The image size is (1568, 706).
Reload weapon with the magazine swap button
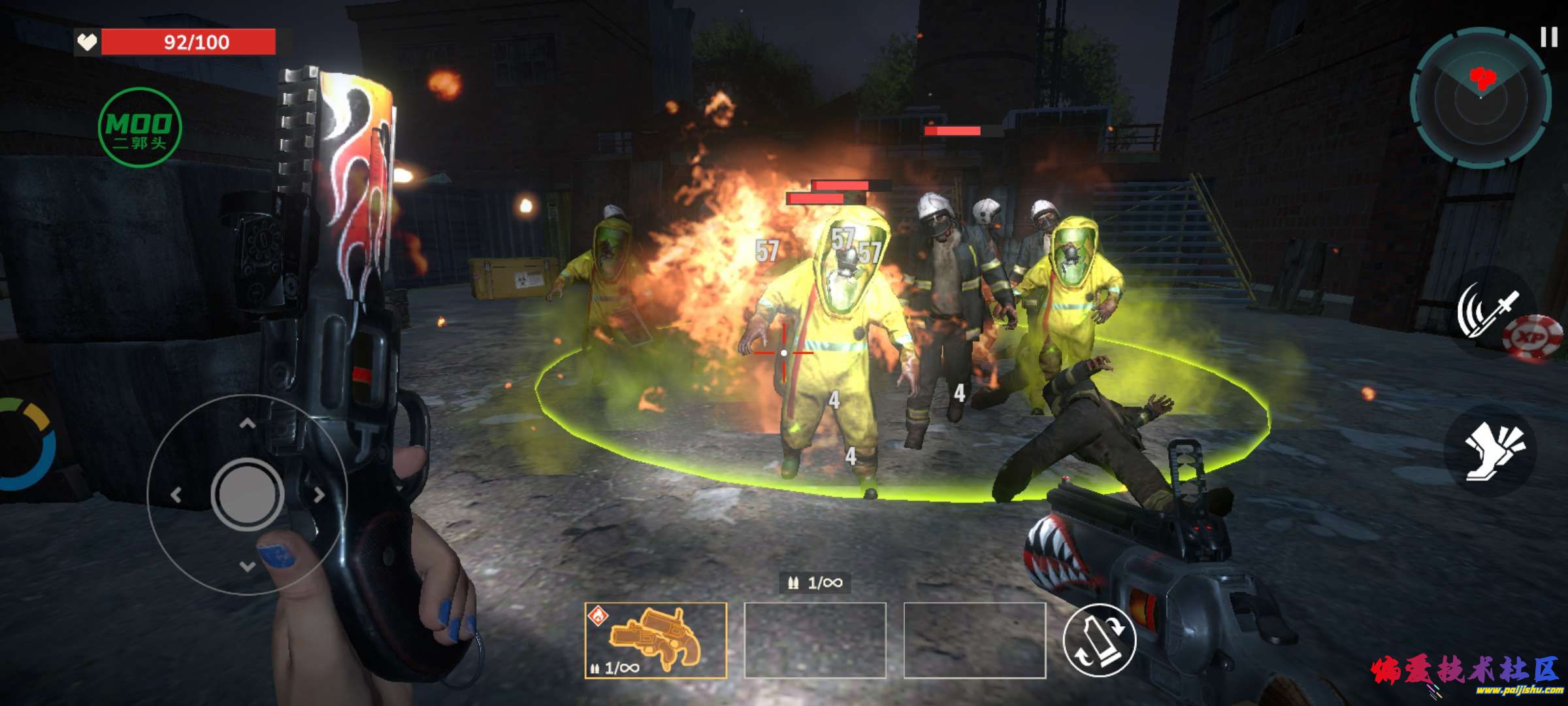(x=1100, y=640)
